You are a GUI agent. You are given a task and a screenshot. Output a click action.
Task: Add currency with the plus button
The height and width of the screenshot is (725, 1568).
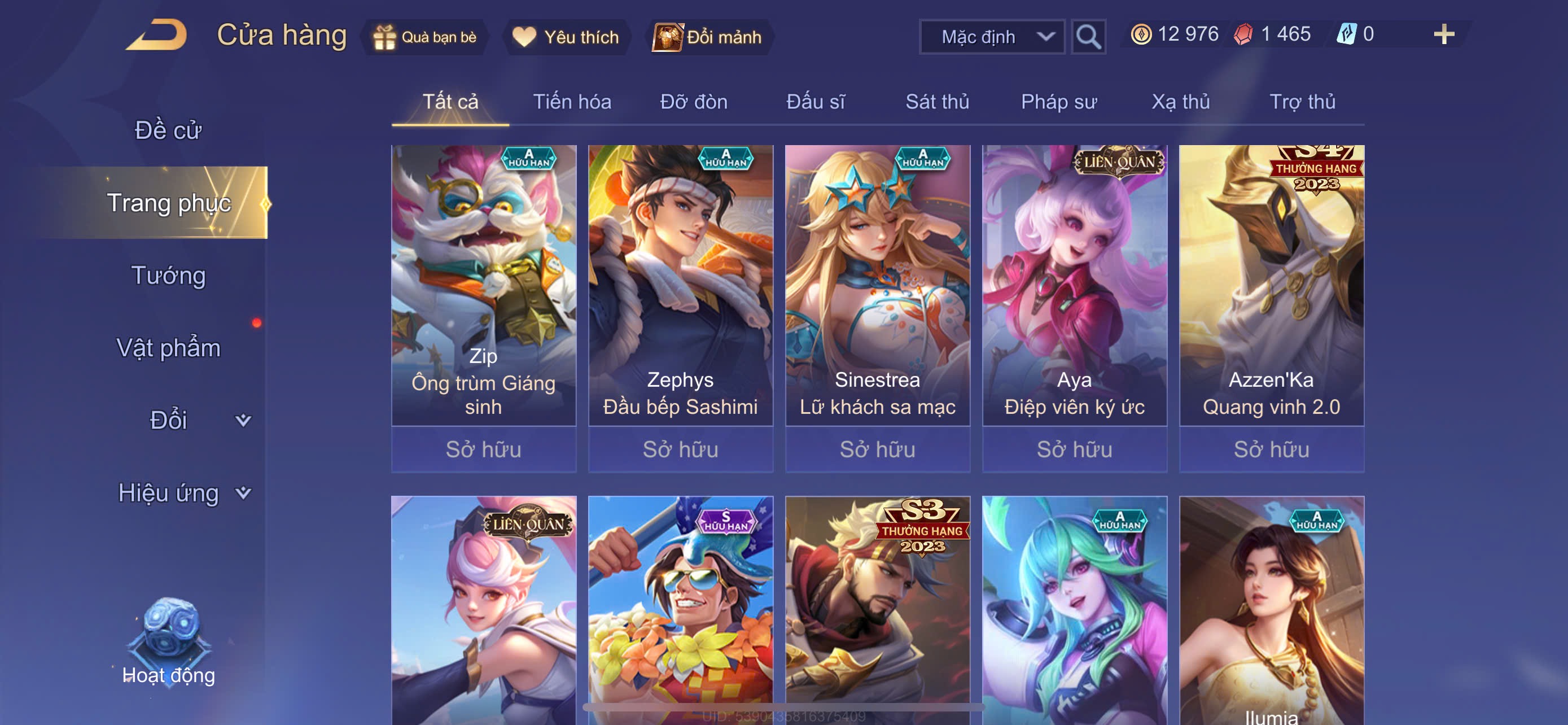click(x=1443, y=34)
